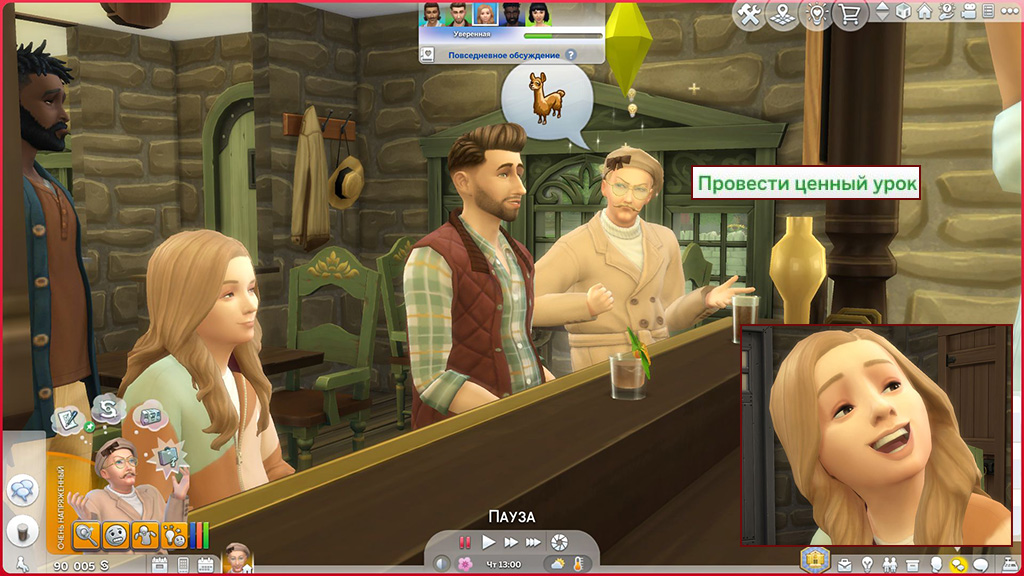Screen dimensions: 1024x576
Task: Click the home lot icon in top bar
Action: tap(924, 14)
